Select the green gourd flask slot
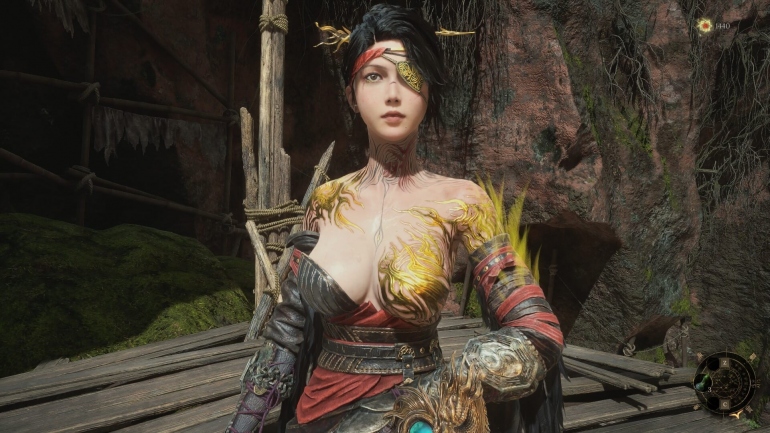 point(705,383)
